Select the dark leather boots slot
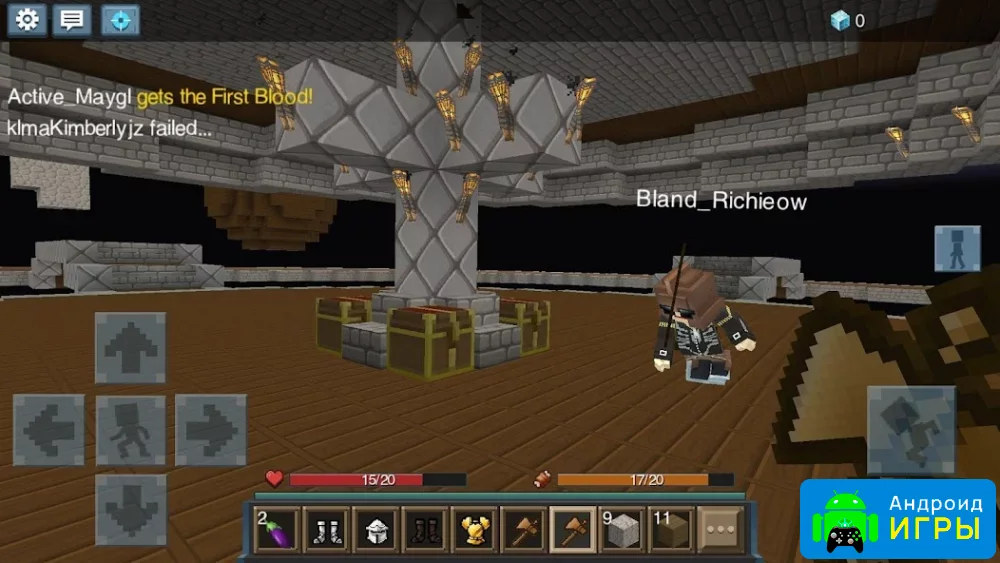1000x563 pixels. click(425, 529)
